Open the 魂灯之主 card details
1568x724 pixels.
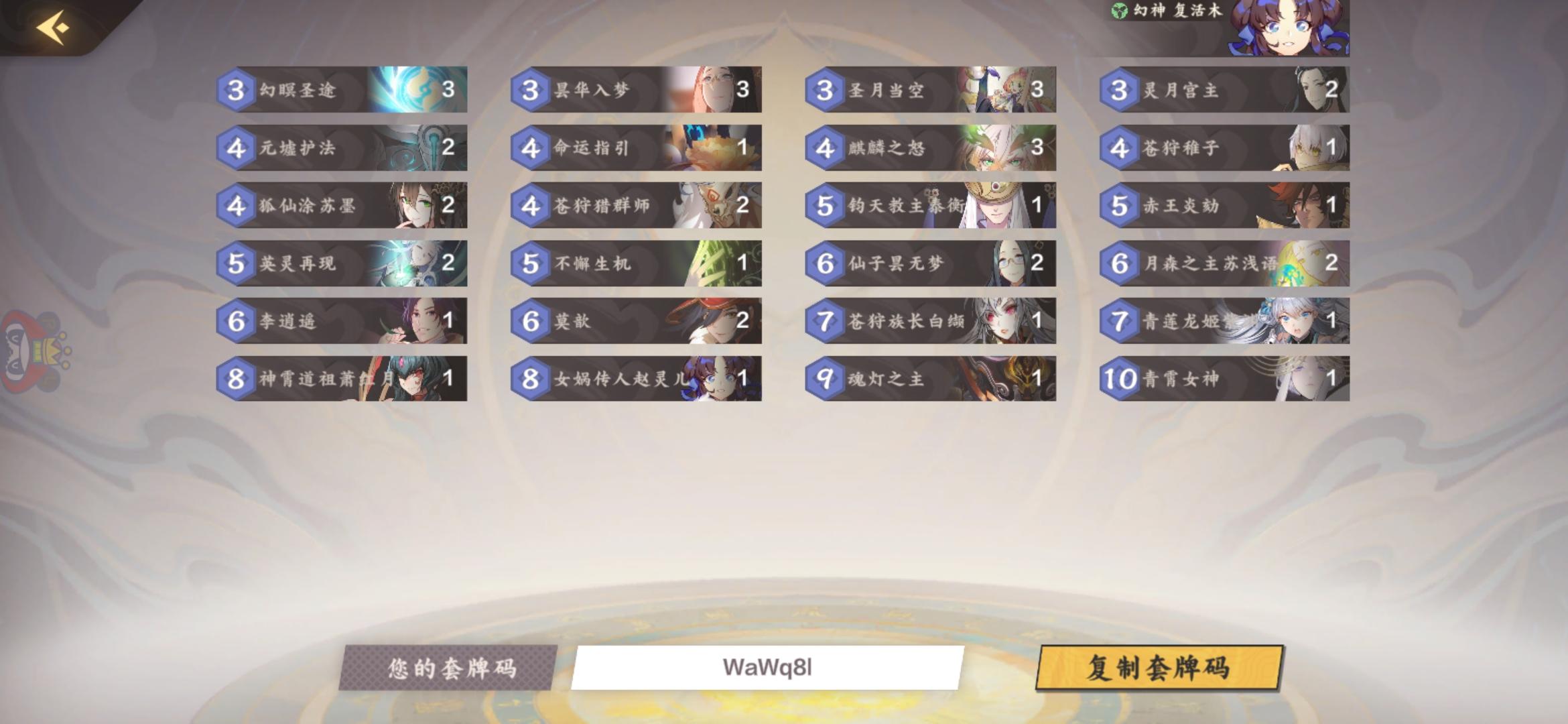point(931,380)
